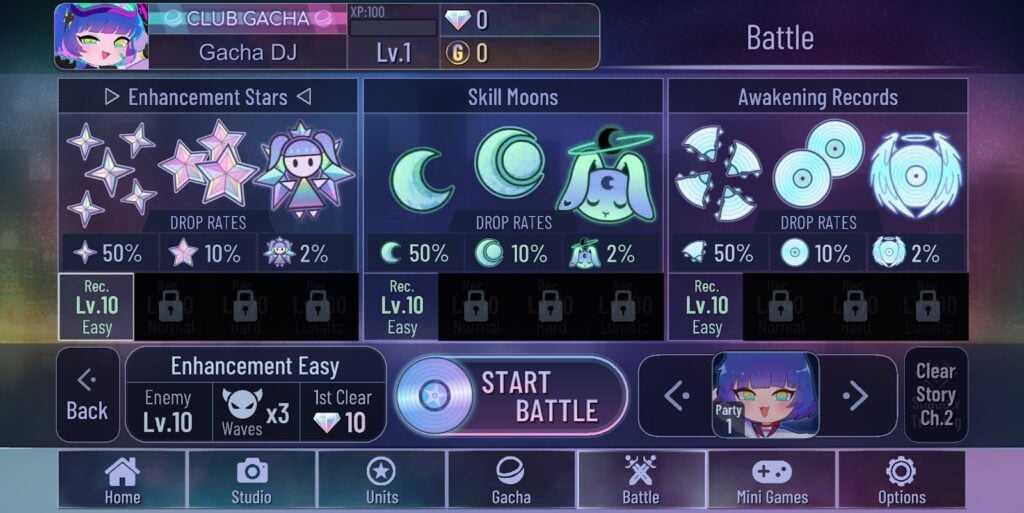The width and height of the screenshot is (1024, 513).
Task: Open the Home screen
Action: click(122, 480)
